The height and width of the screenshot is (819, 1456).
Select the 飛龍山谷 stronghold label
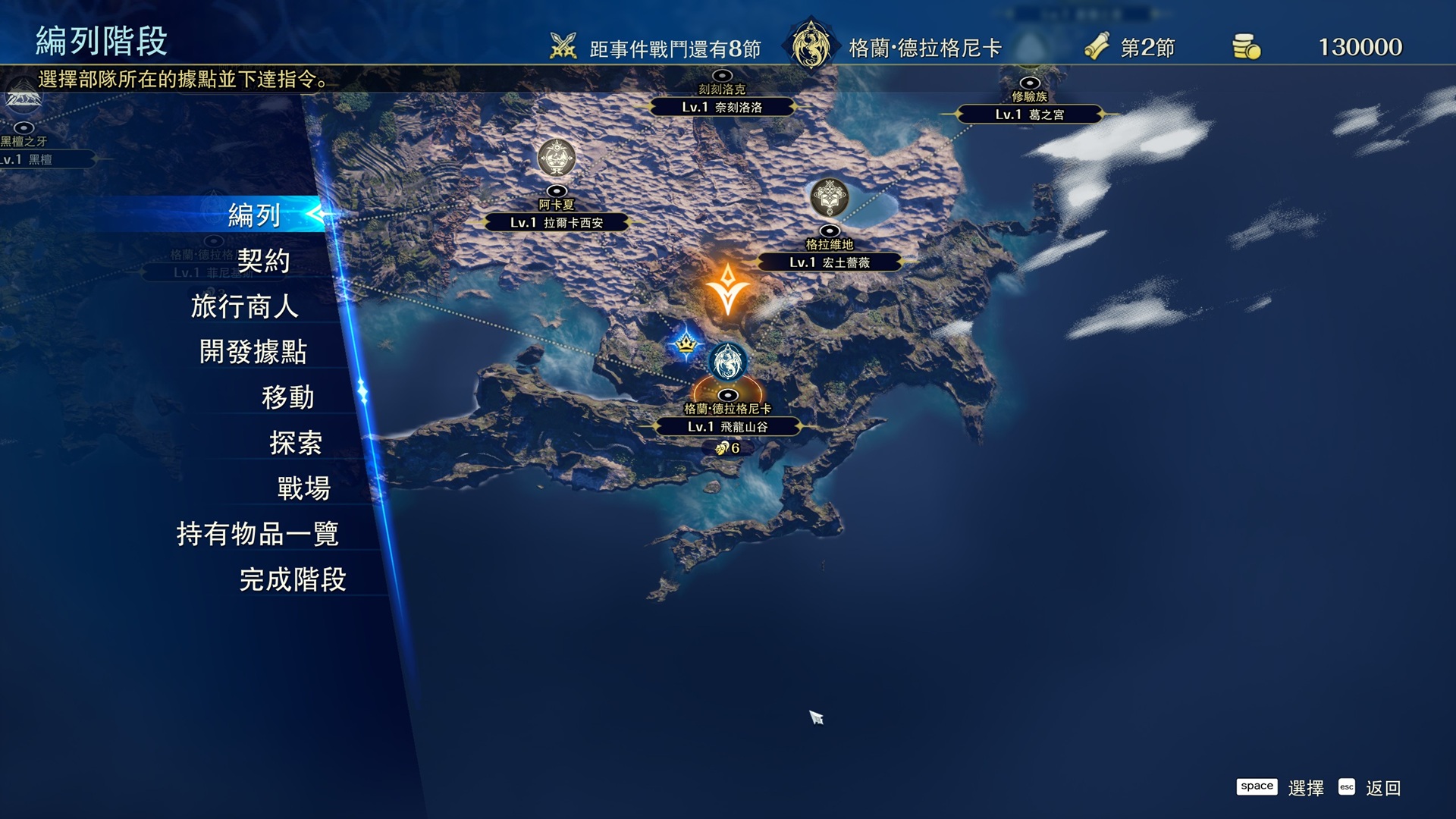(x=727, y=427)
